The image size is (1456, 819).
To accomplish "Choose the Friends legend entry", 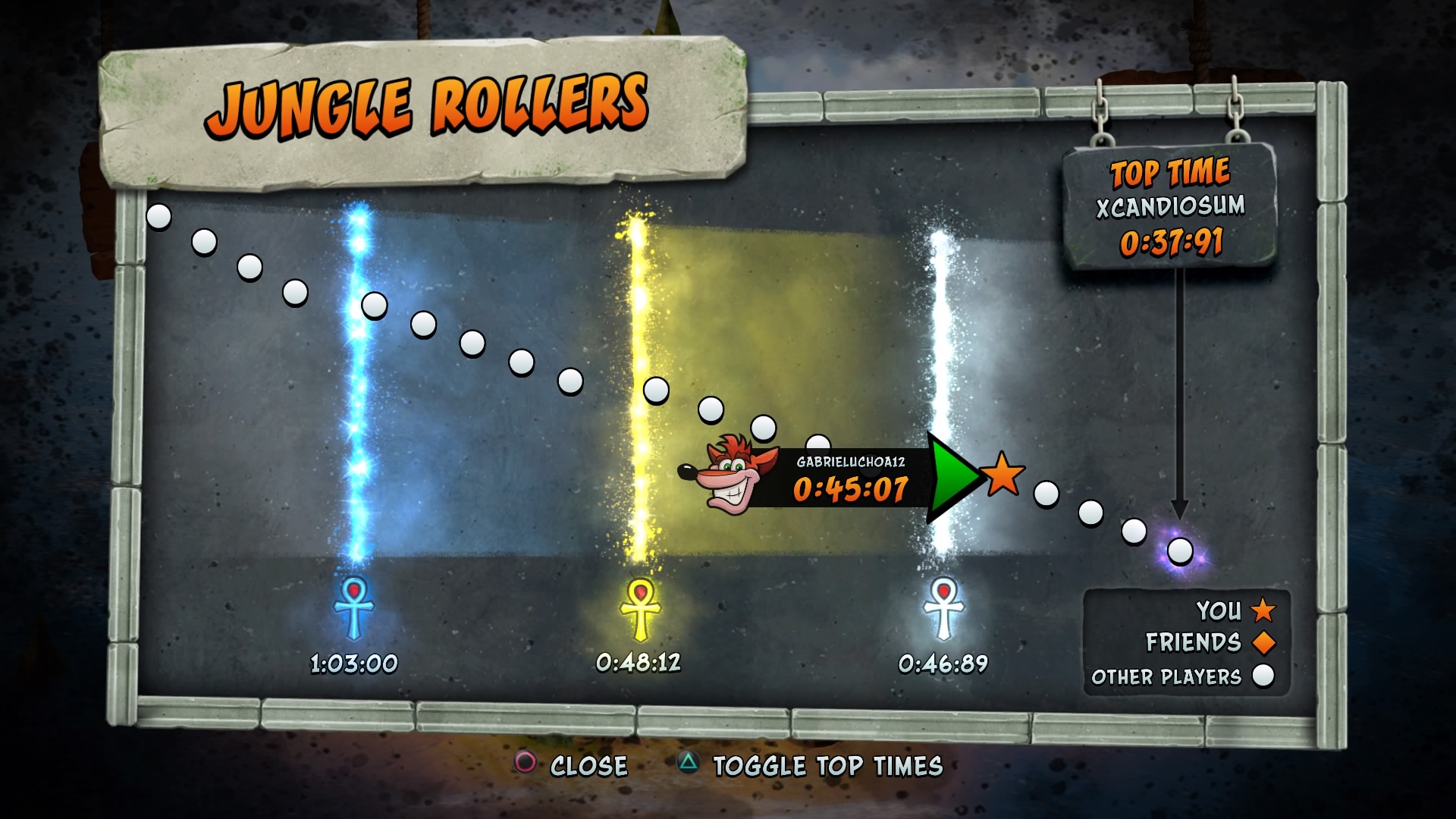I will tap(1210, 642).
